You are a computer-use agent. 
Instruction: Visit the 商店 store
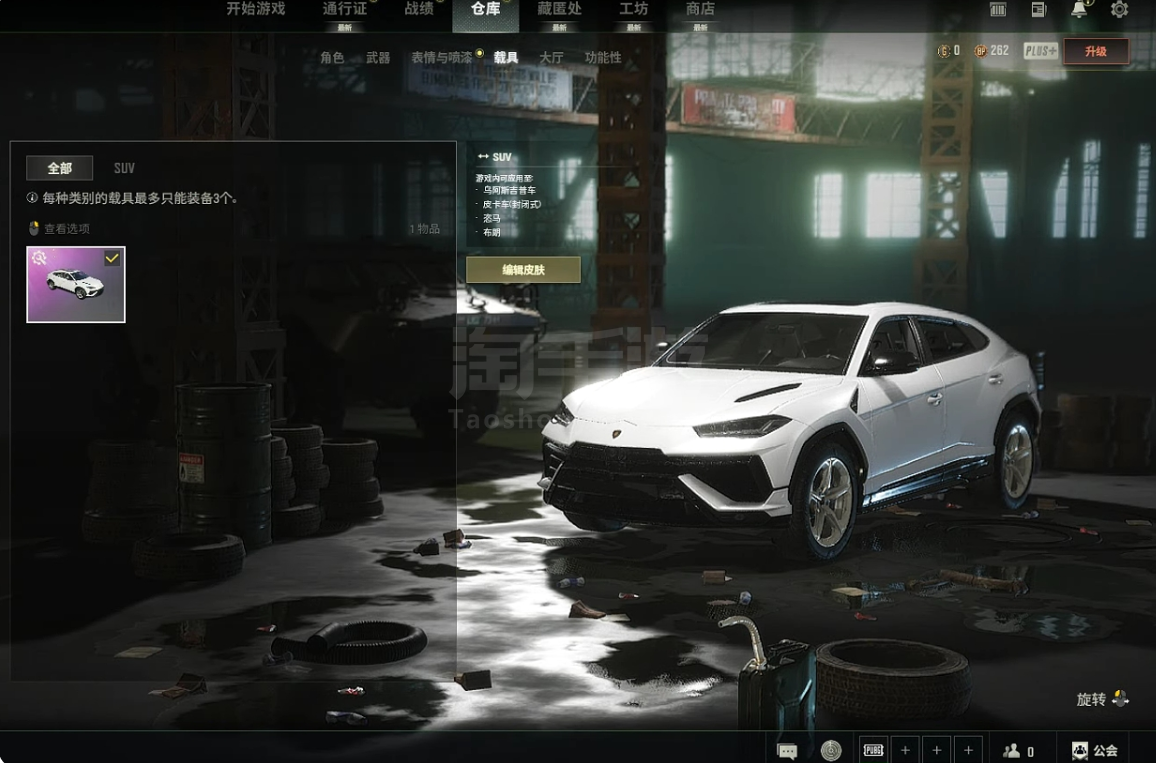700,9
